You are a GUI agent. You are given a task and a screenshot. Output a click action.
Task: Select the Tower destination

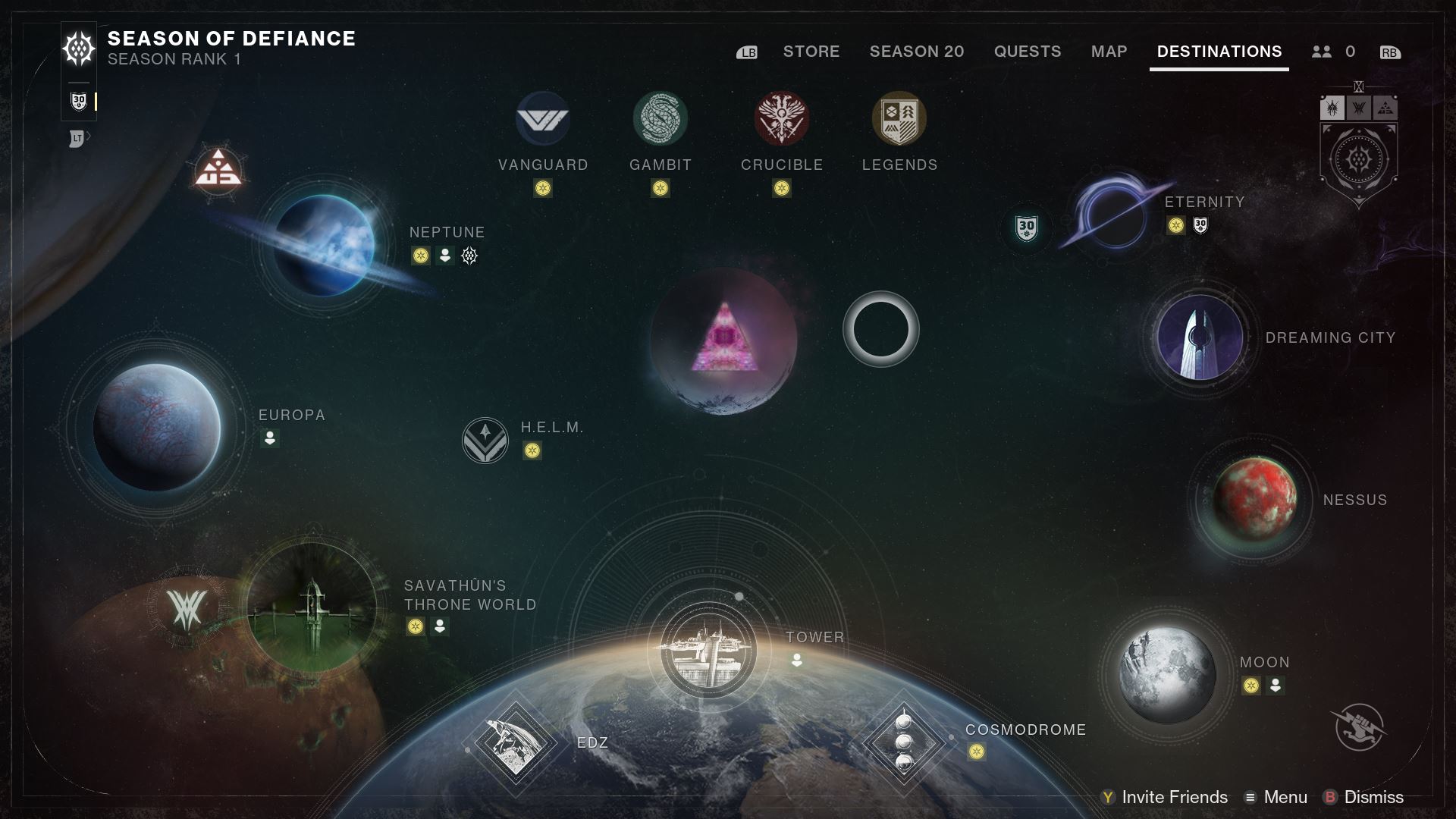(x=708, y=650)
